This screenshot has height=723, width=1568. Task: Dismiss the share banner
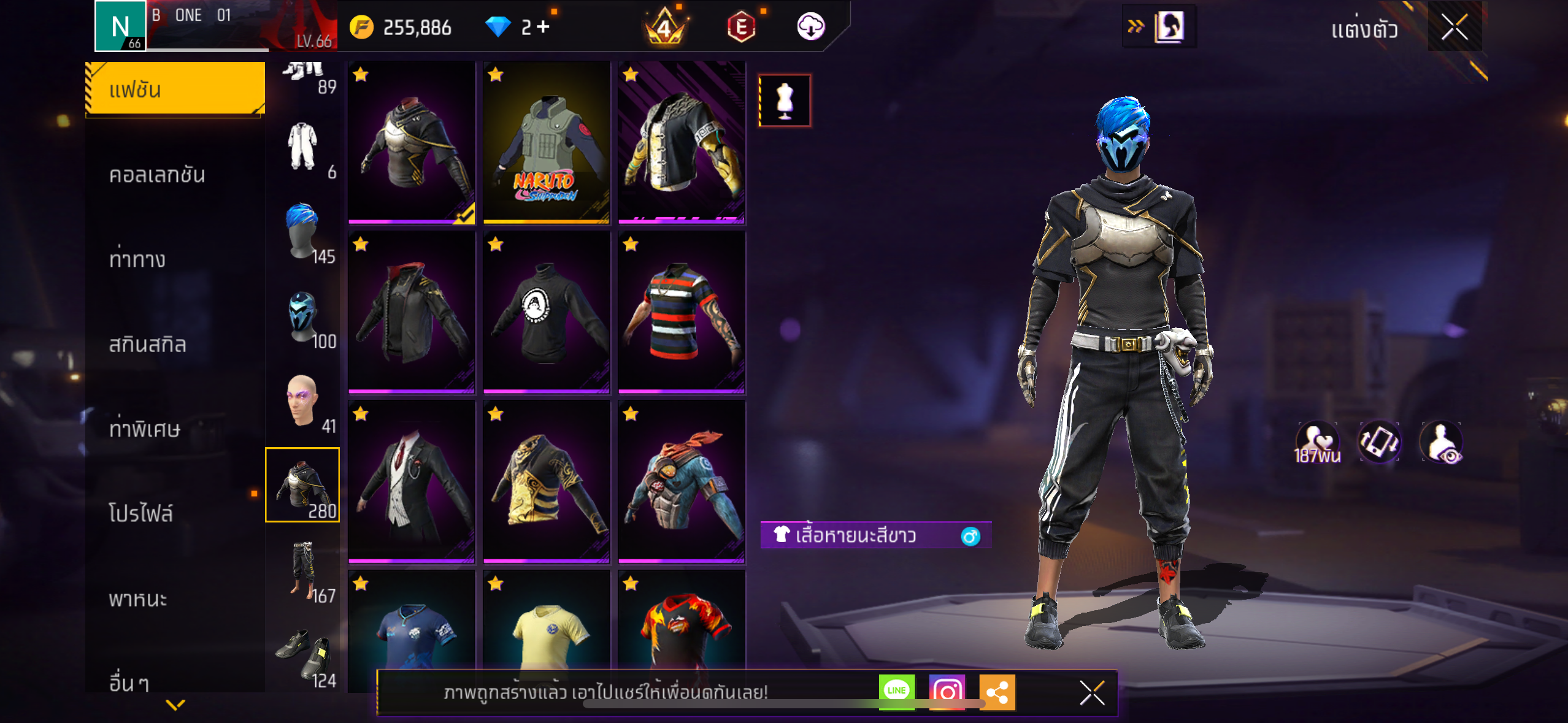pyautogui.click(x=1091, y=693)
